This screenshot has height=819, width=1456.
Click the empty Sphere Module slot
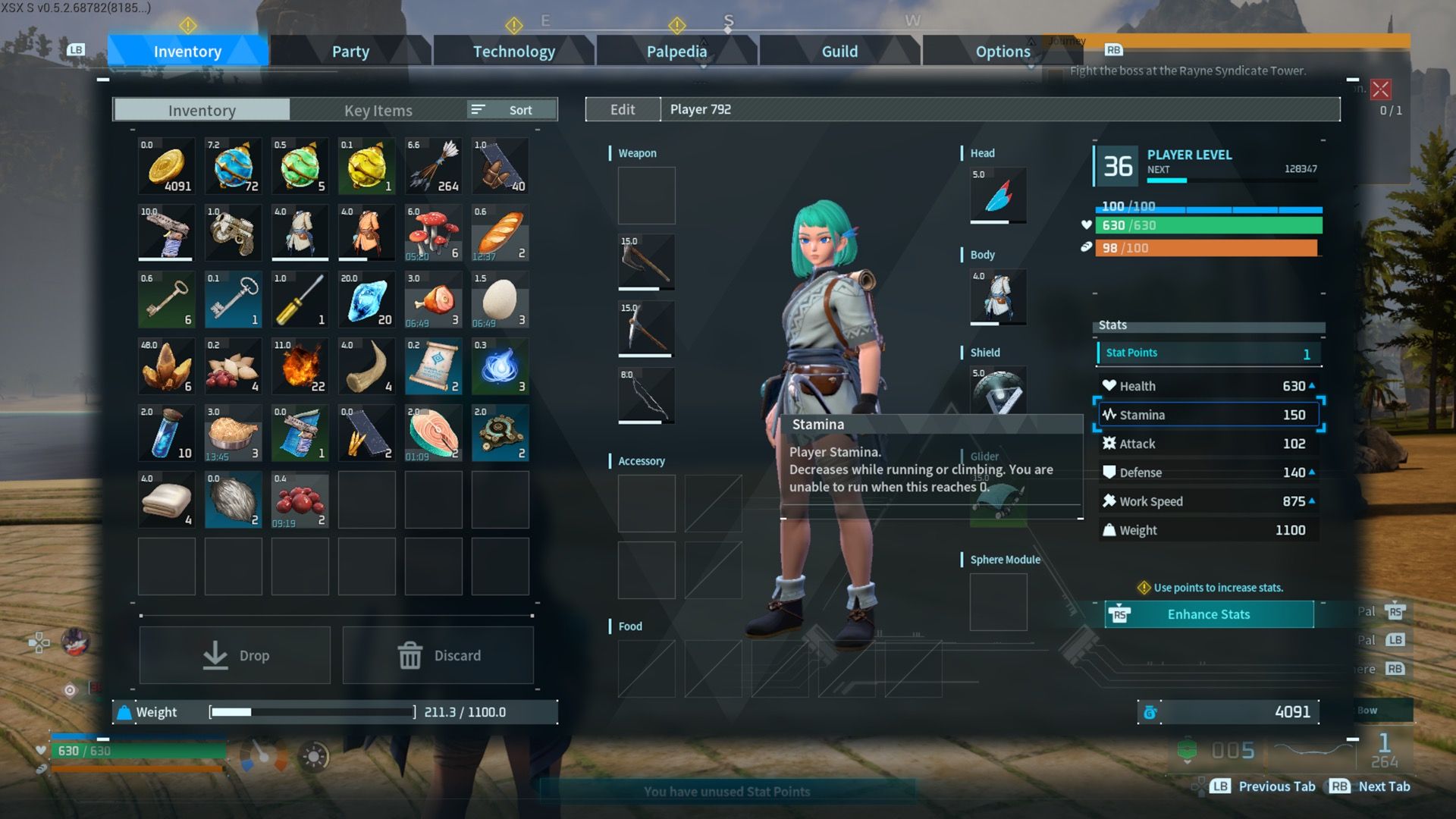point(998,601)
